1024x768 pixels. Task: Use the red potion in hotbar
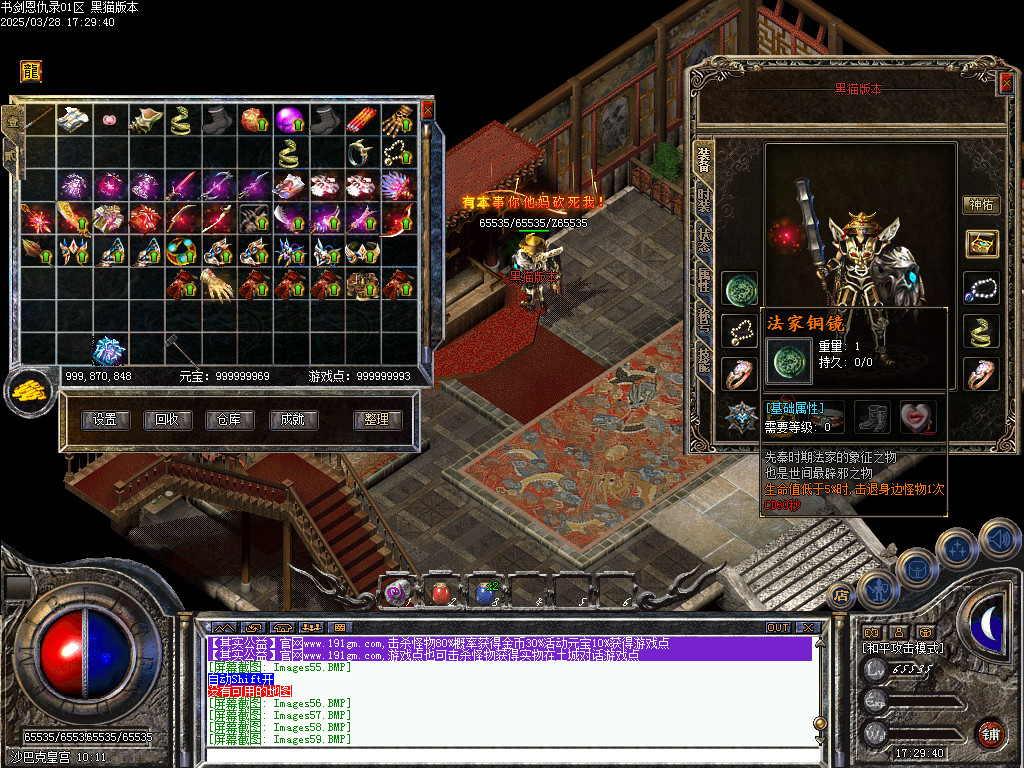[x=441, y=593]
